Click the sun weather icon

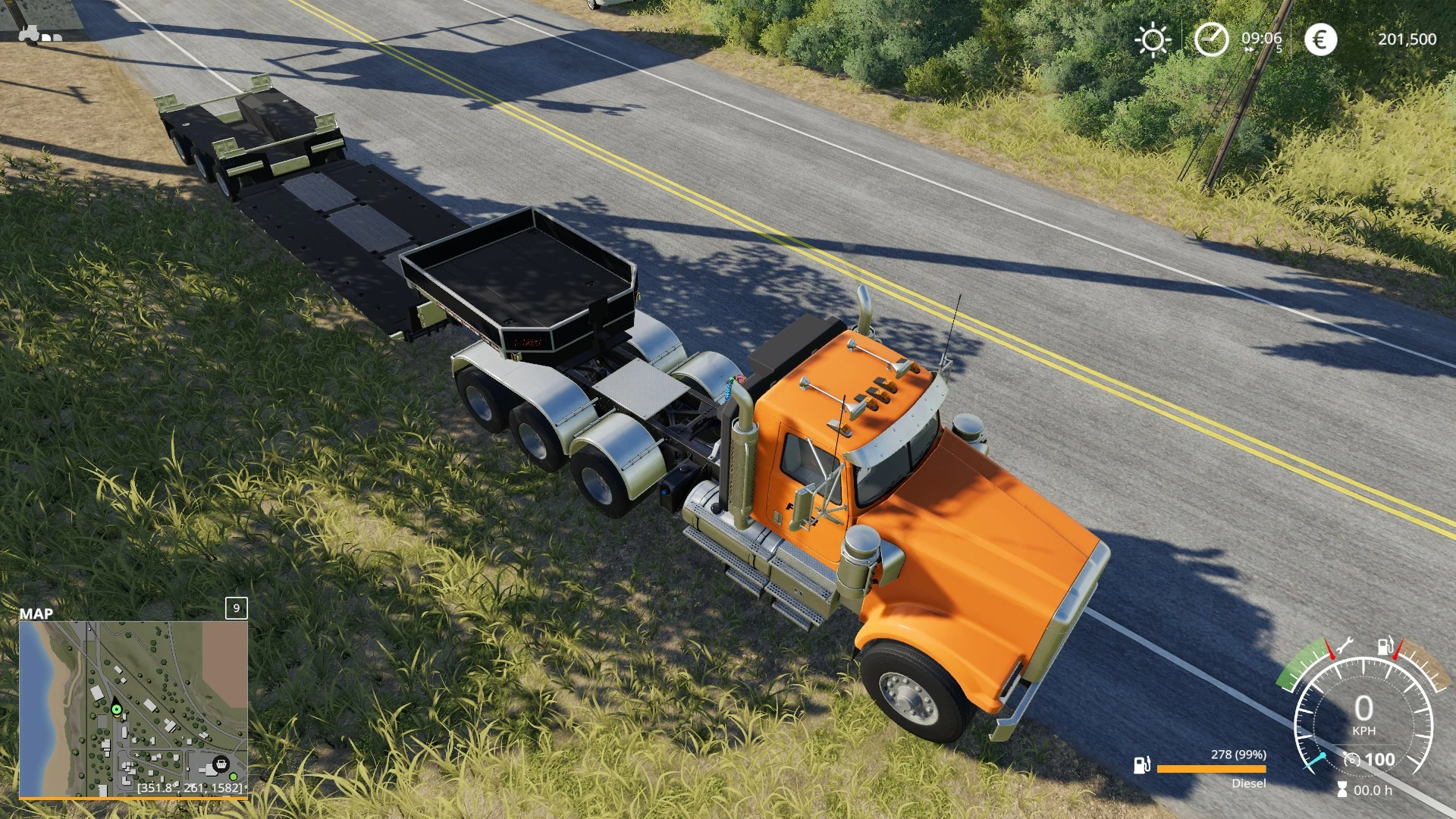1153,39
